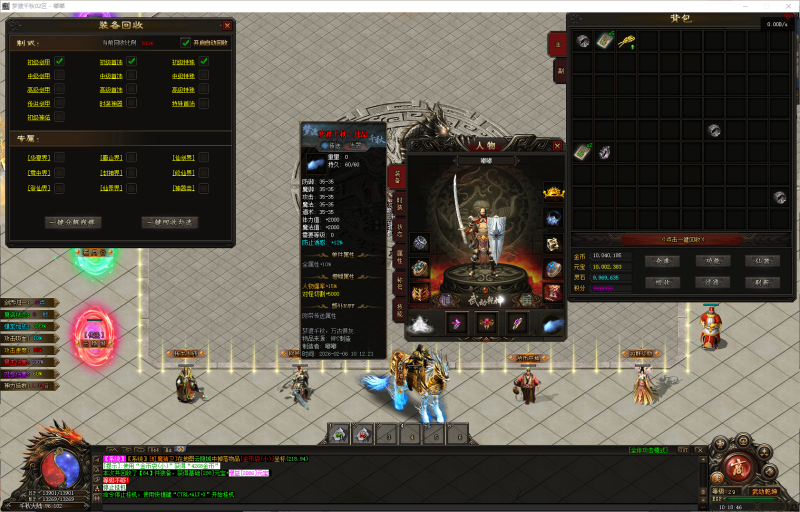Select the golden wing item in bag
Viewport: 800px width, 512px height.
[628, 41]
